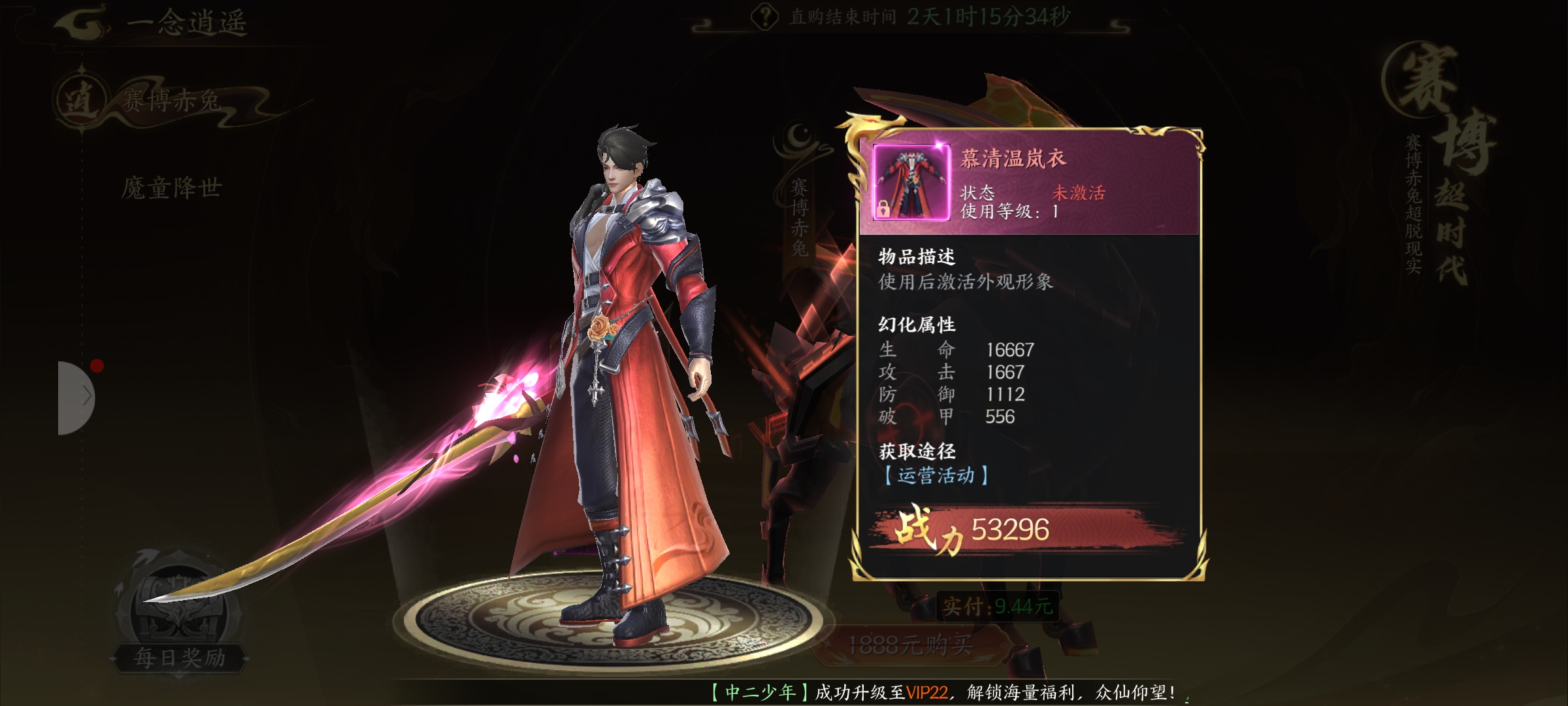Click the 慕清温岚衣 outfit icon
1568x706 pixels.
tap(911, 182)
